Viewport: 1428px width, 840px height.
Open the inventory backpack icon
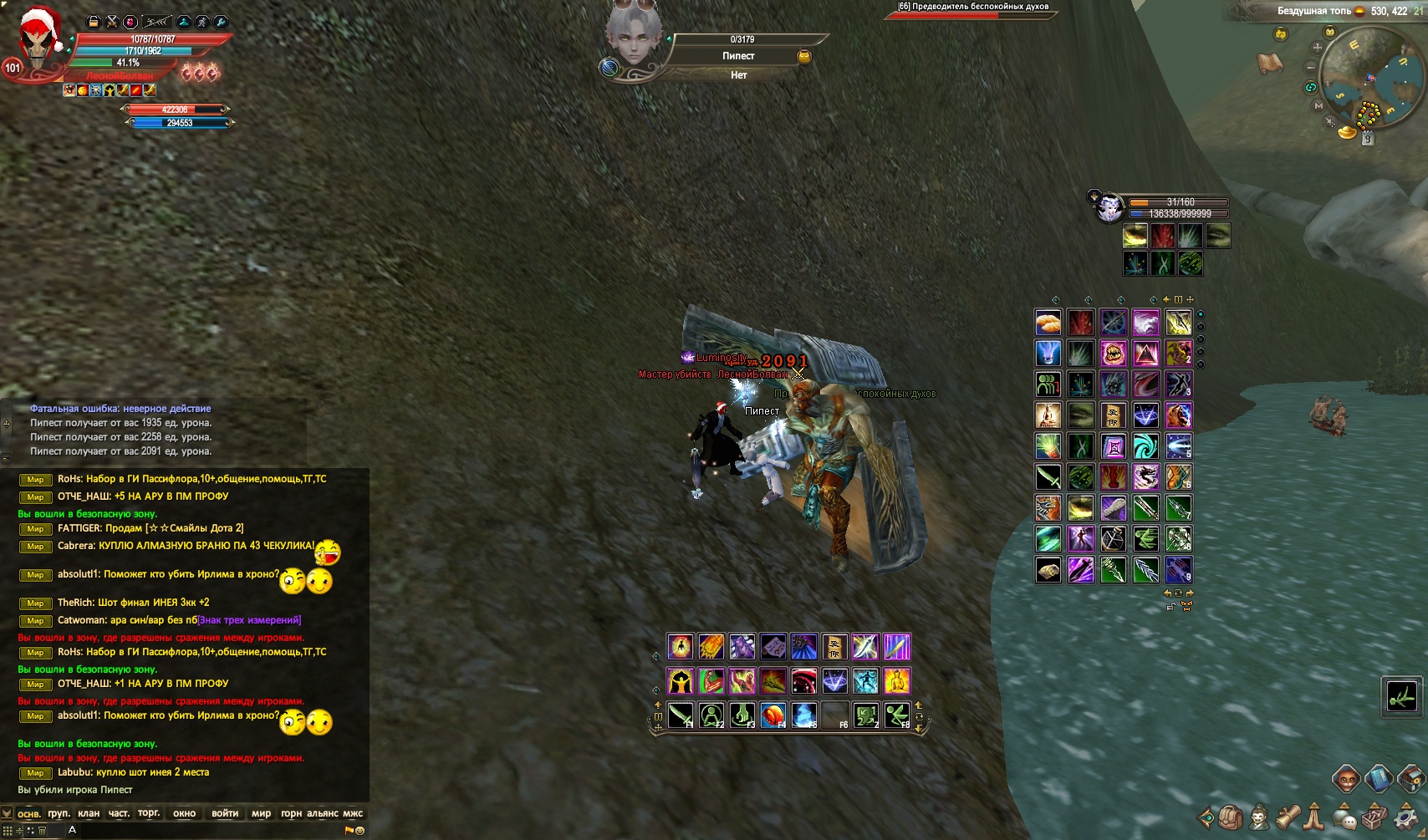[x=1231, y=817]
